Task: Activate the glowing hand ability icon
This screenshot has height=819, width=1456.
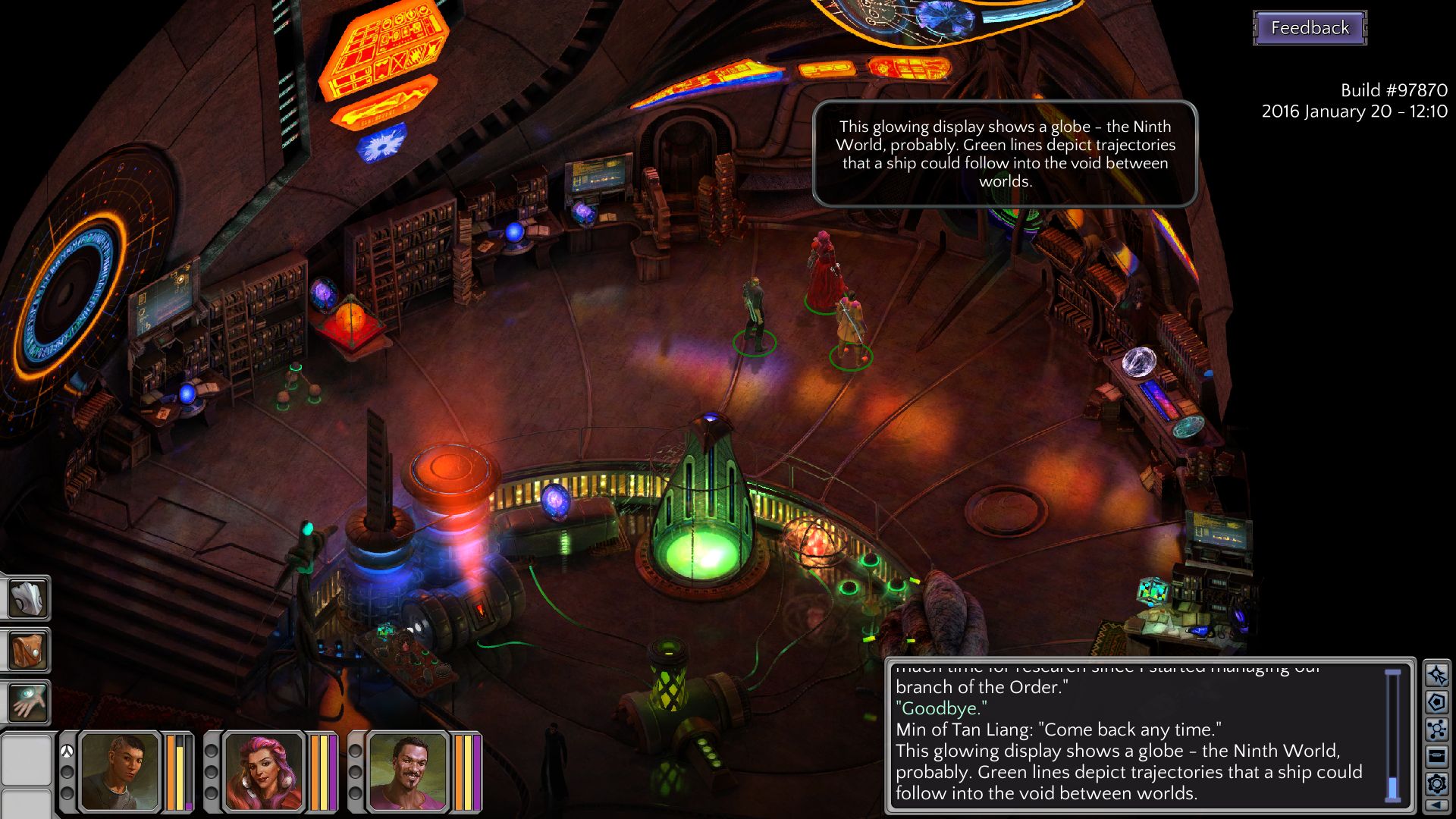Action: click(x=27, y=701)
